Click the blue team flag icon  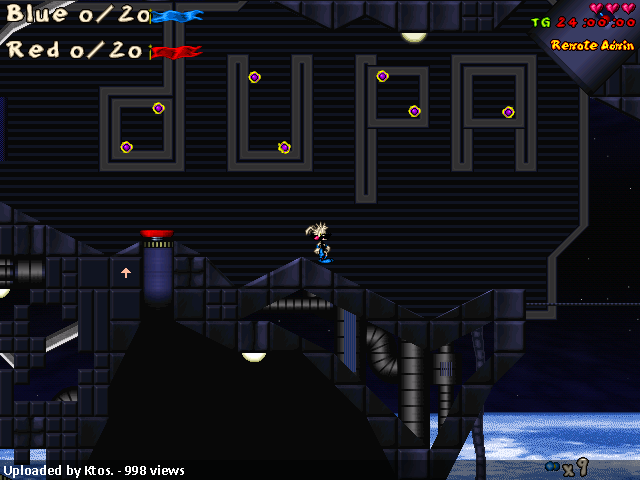coord(178,16)
